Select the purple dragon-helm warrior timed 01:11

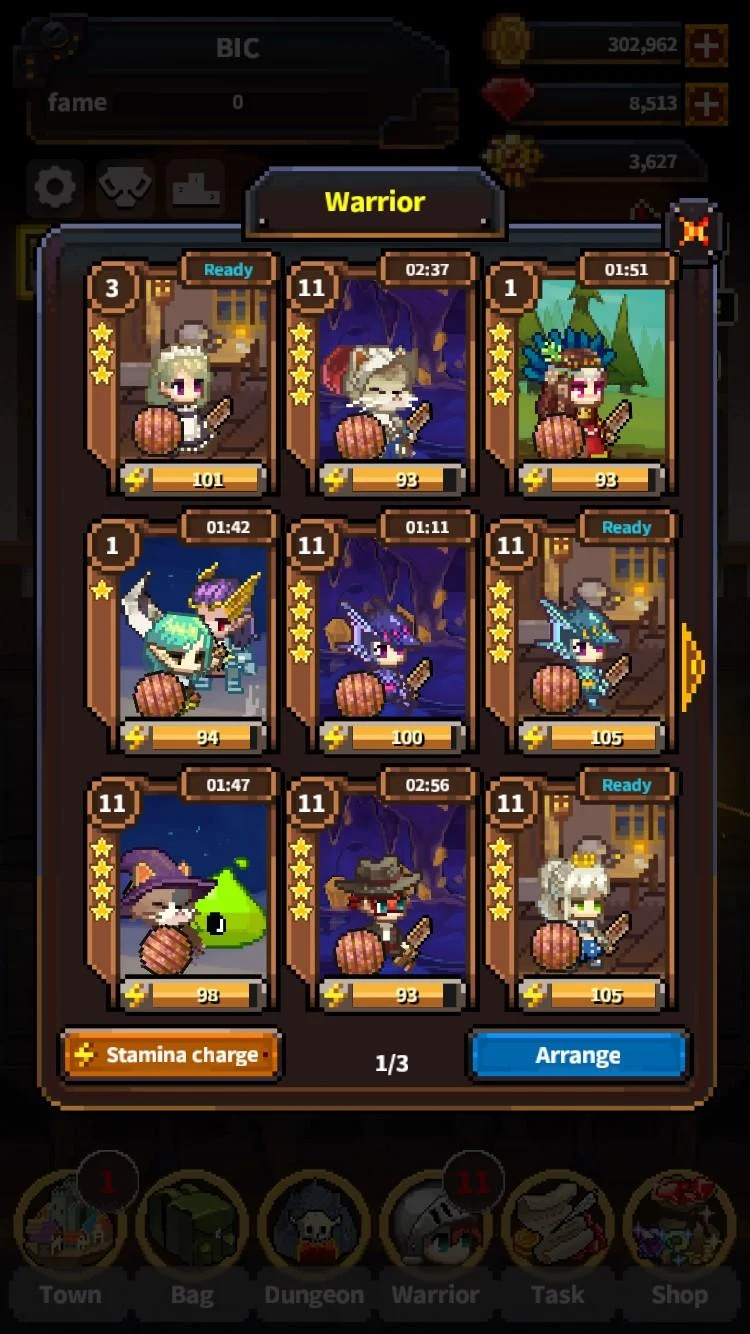click(380, 634)
